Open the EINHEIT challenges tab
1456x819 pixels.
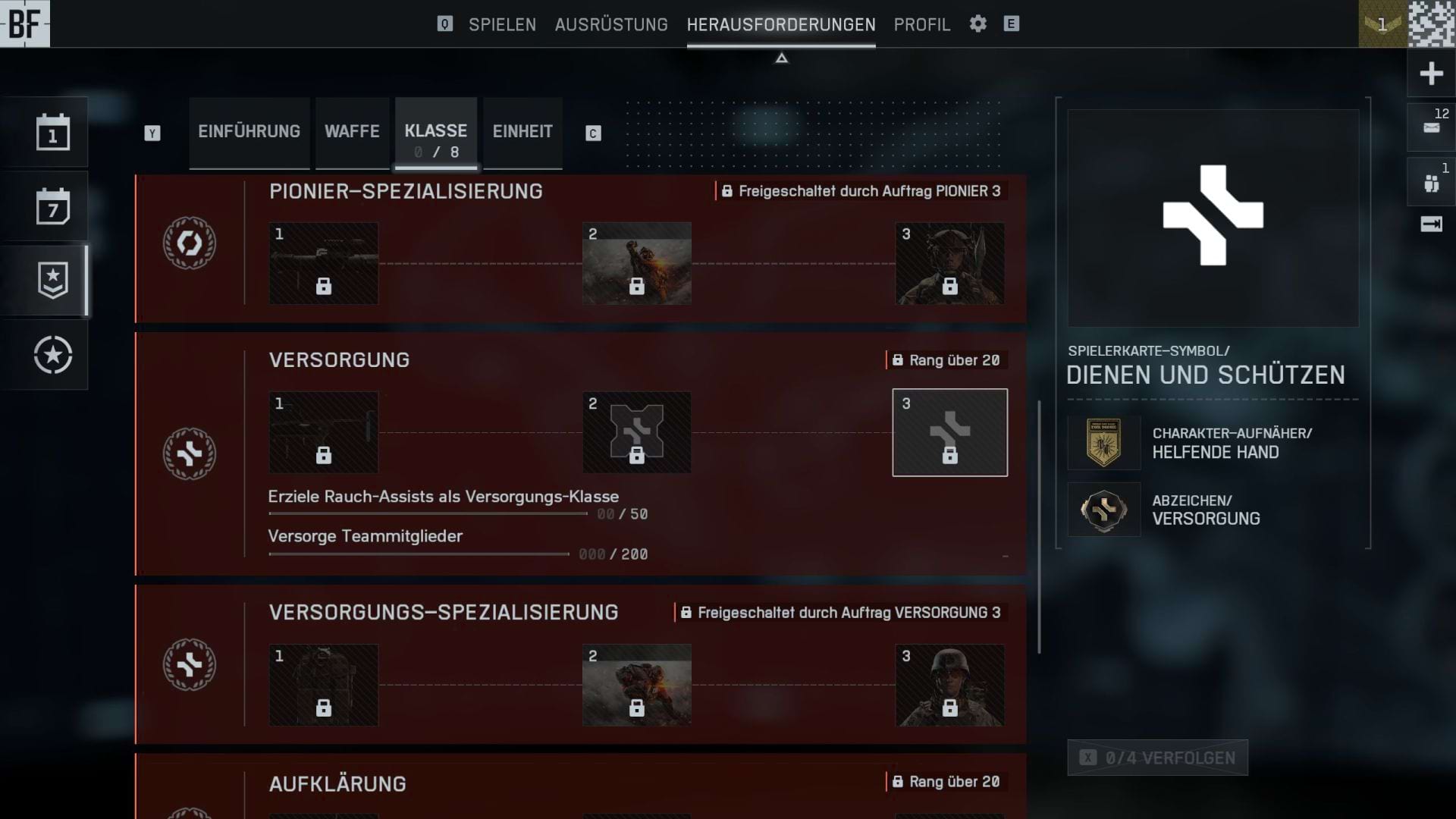click(522, 131)
